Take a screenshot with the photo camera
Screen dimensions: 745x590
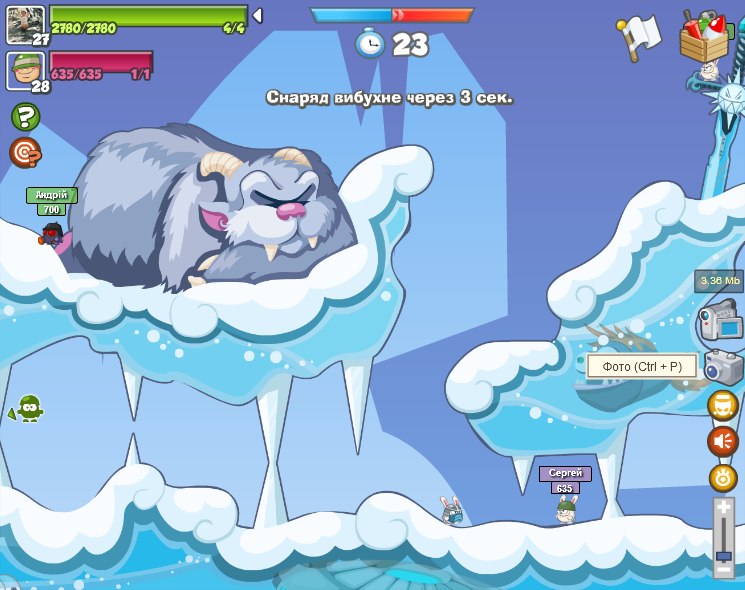coord(723,367)
